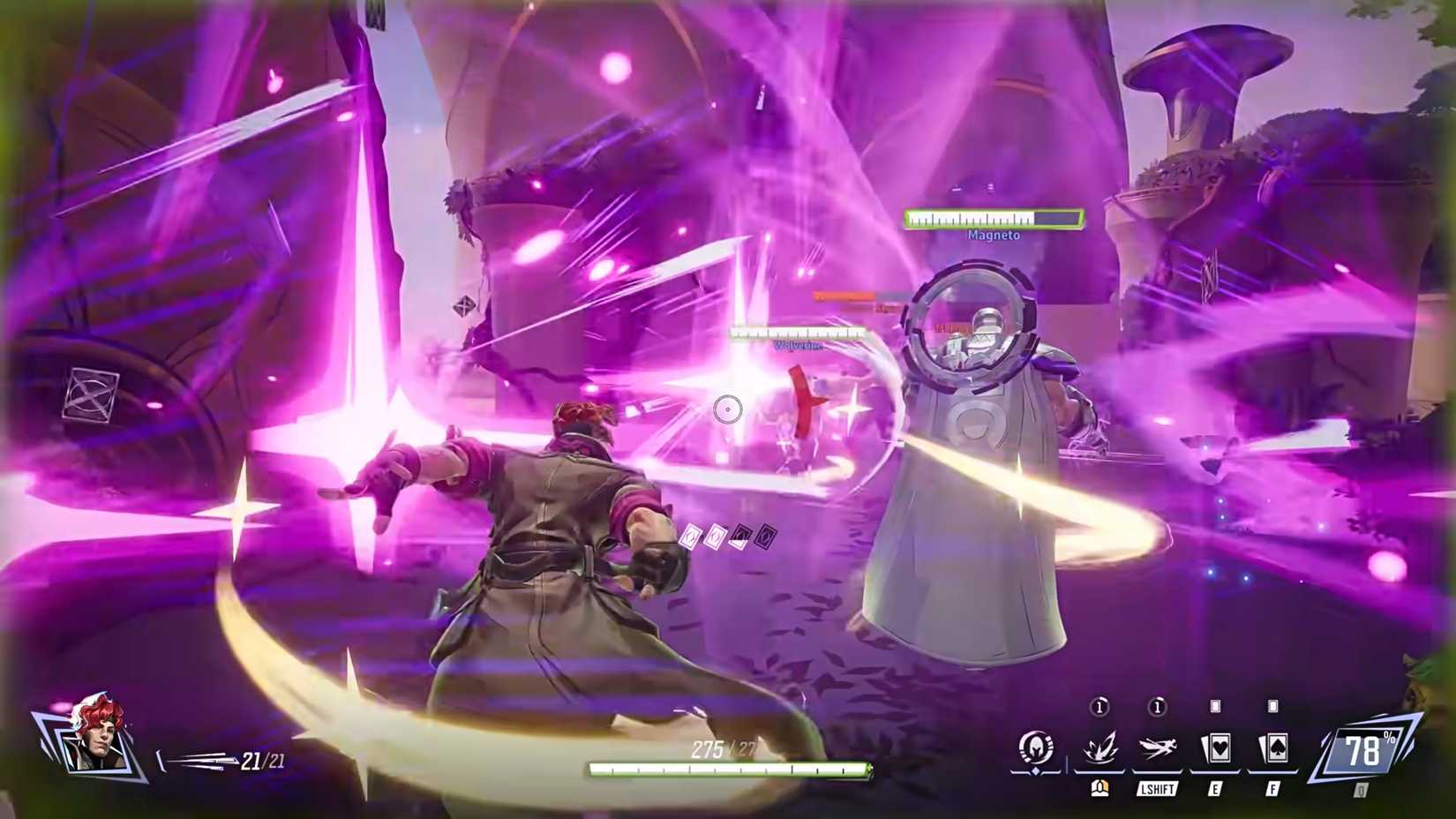Select the orange enemy health bar mid-screen
Viewport: 1456px width, 819px height.
click(x=844, y=296)
